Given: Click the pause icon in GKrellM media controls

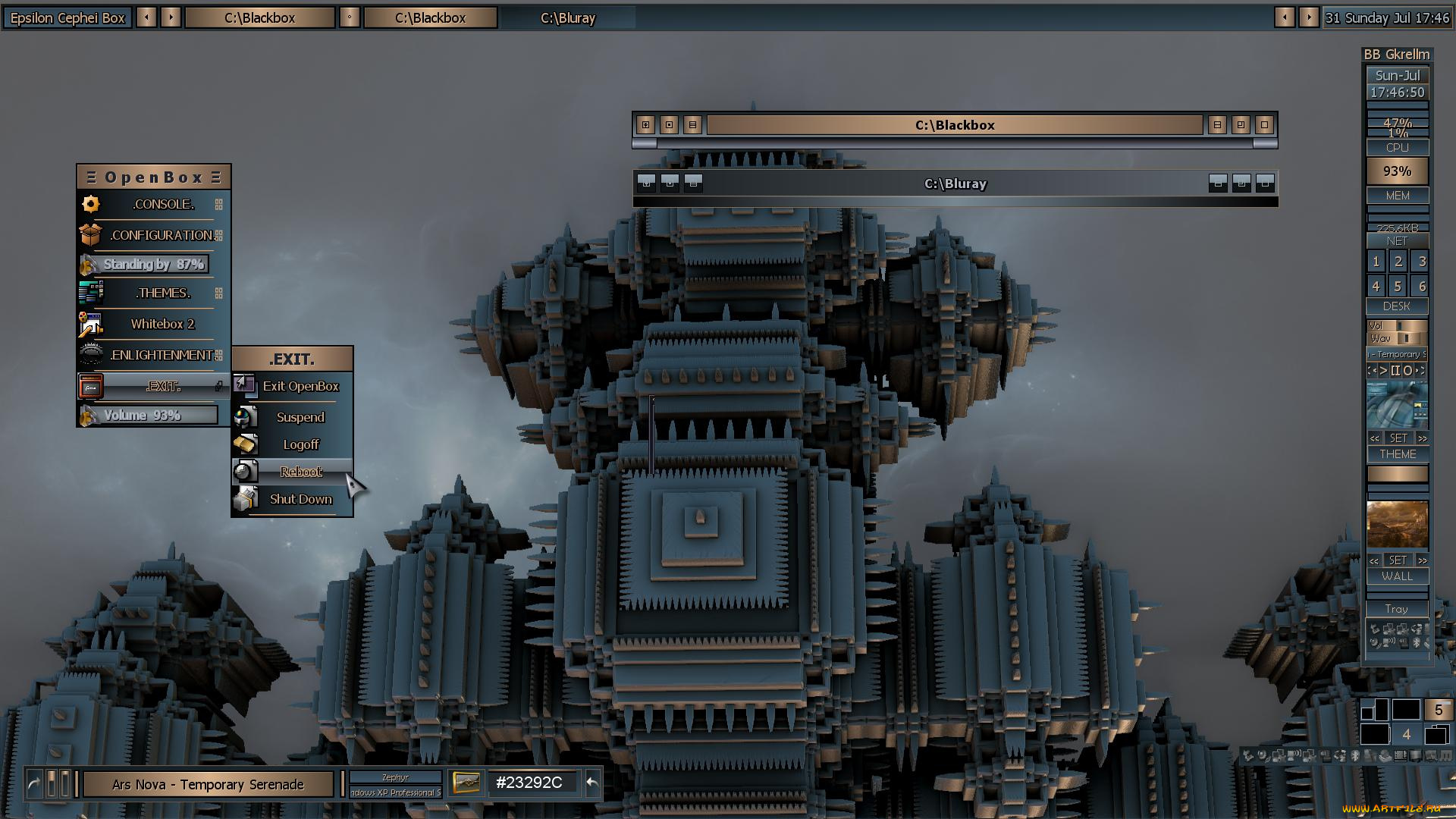Looking at the screenshot, I should click(1396, 371).
